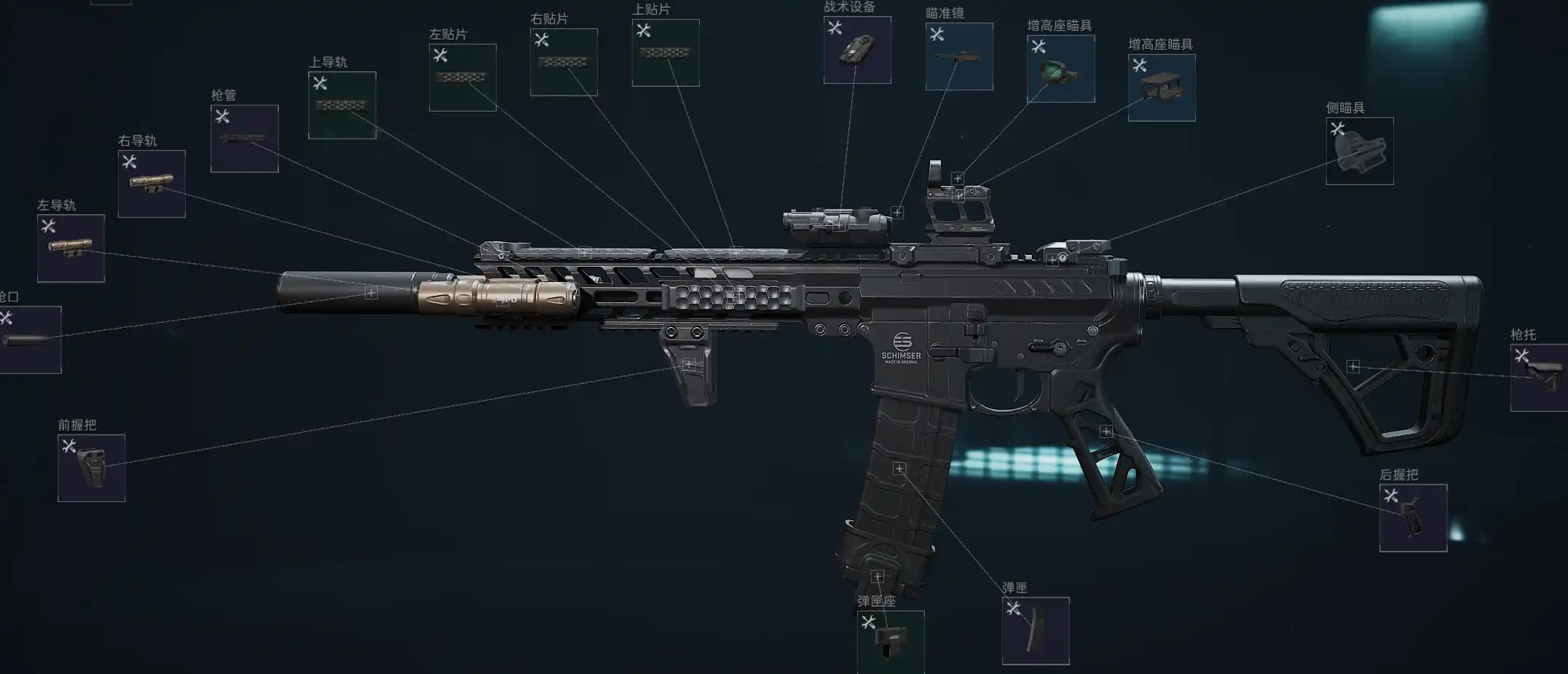Choose the 枪管 barrel slot

tap(244, 138)
